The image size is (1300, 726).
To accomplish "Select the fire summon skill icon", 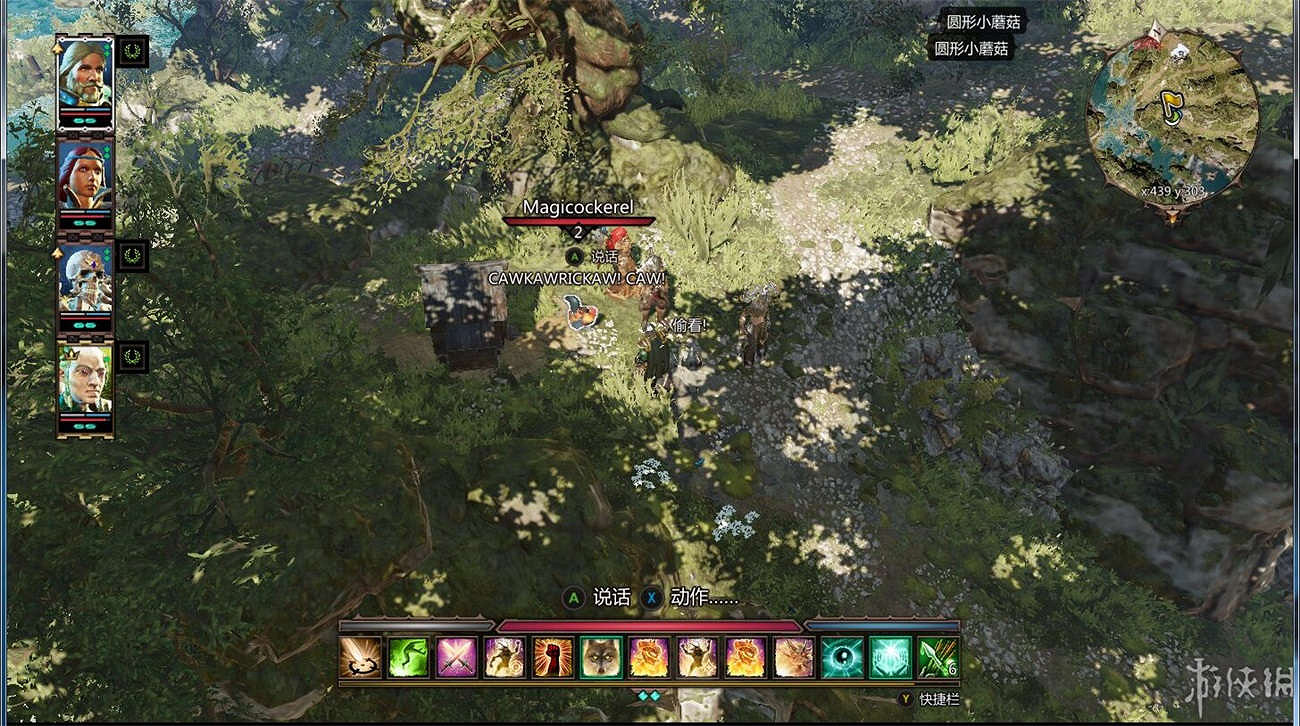I will (650, 658).
